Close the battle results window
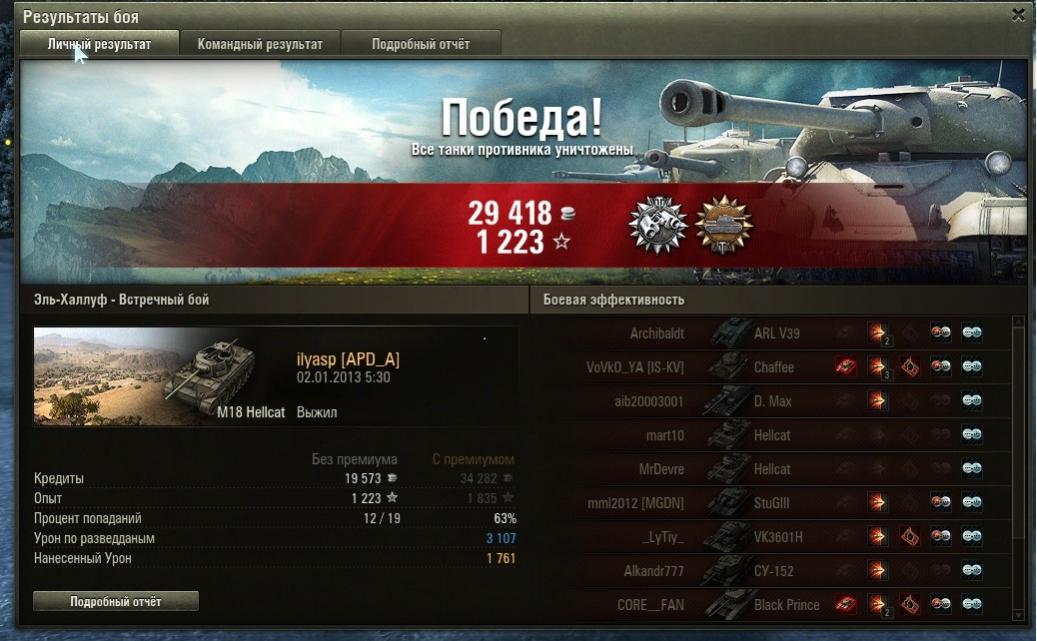1037x641 pixels. (x=1018, y=15)
